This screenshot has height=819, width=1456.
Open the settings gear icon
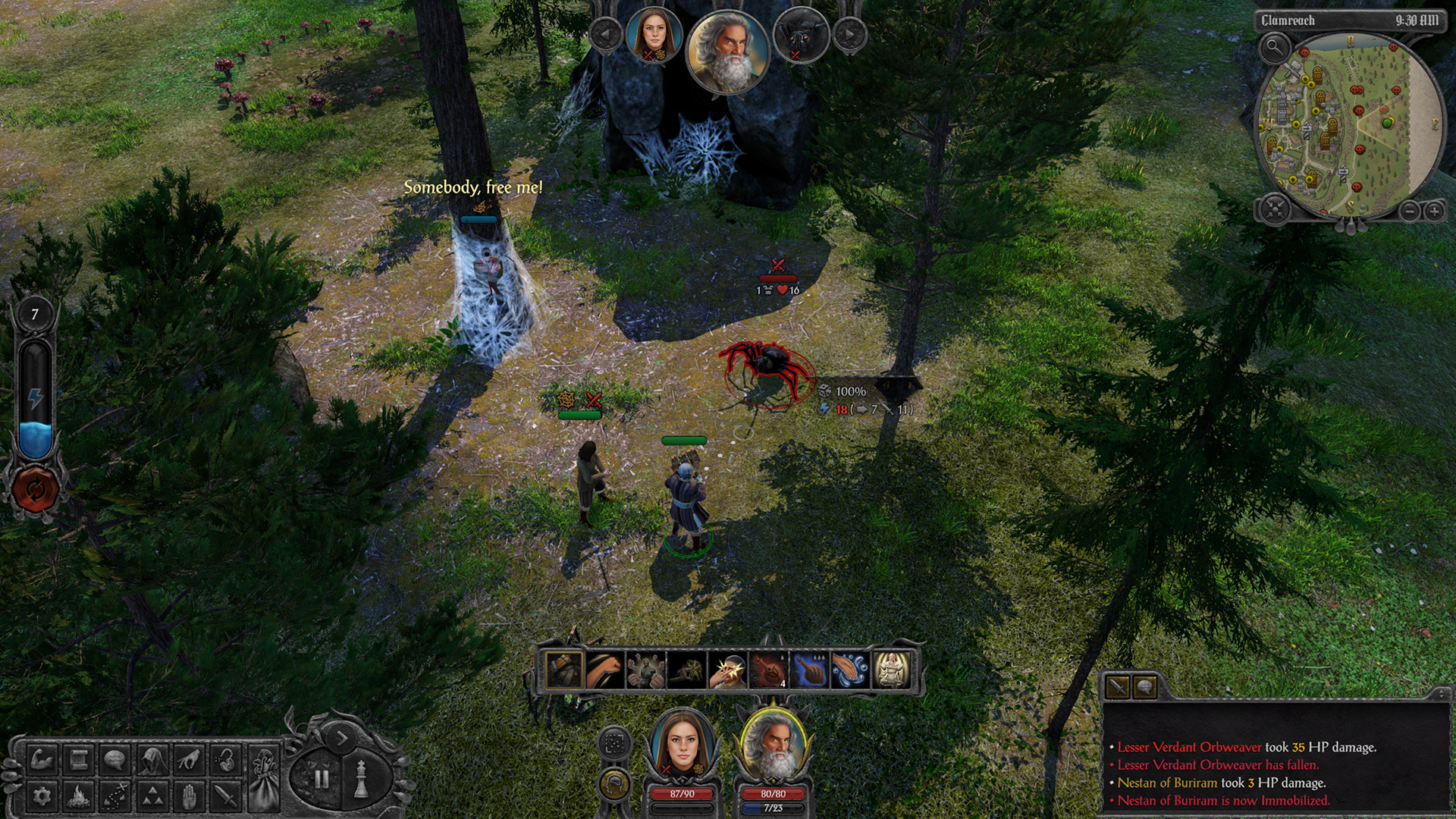click(43, 795)
